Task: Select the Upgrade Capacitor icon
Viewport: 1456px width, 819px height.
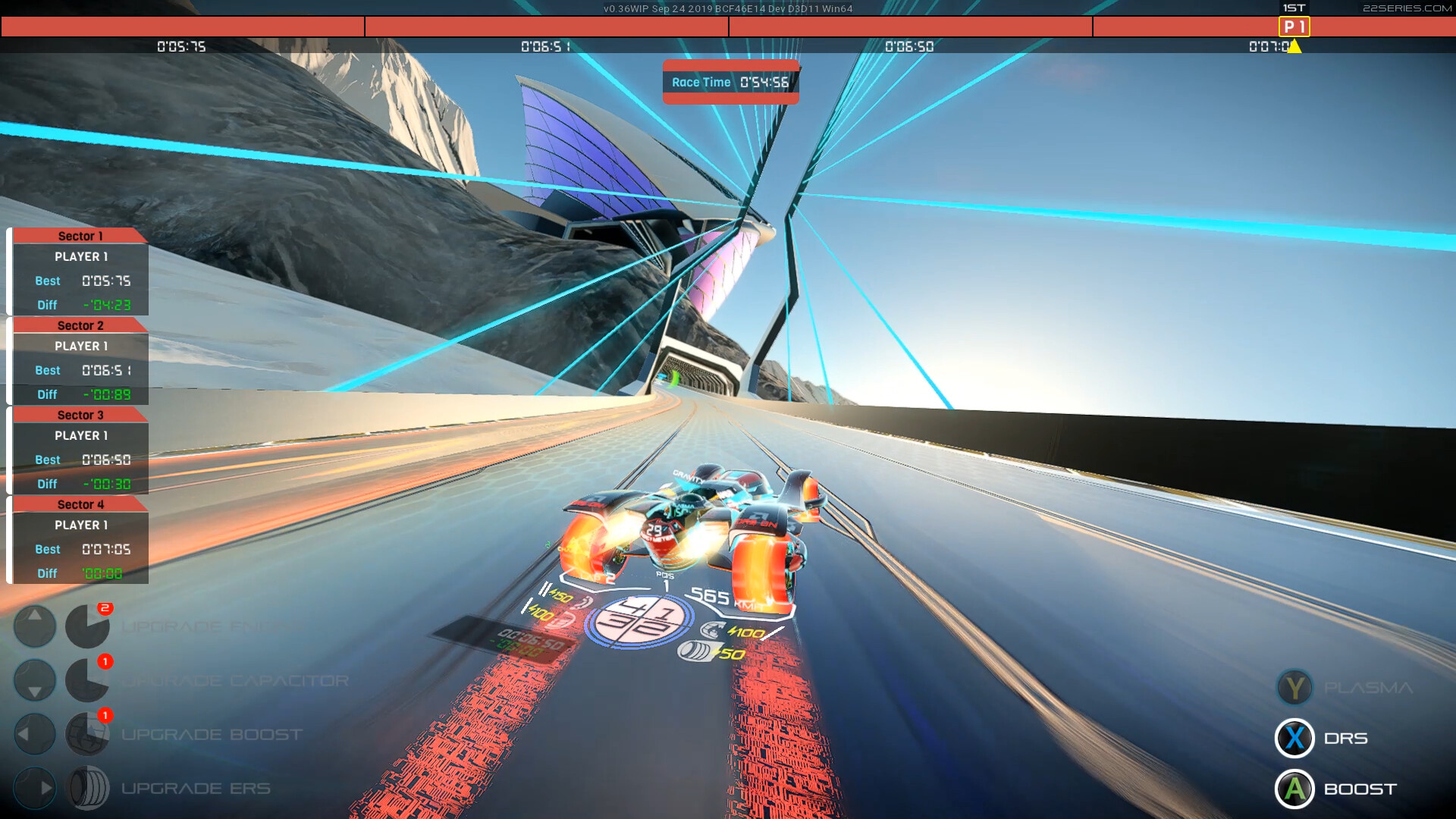Action: tap(87, 680)
